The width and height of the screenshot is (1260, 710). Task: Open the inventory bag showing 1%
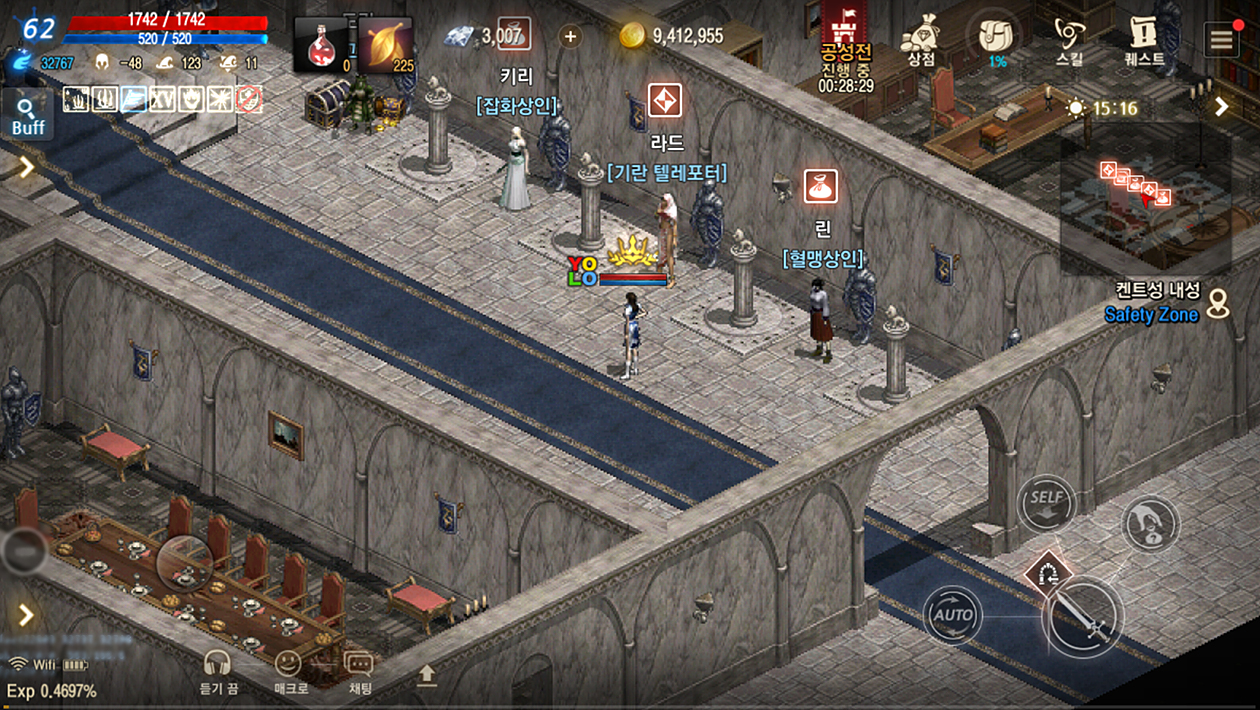click(x=997, y=38)
